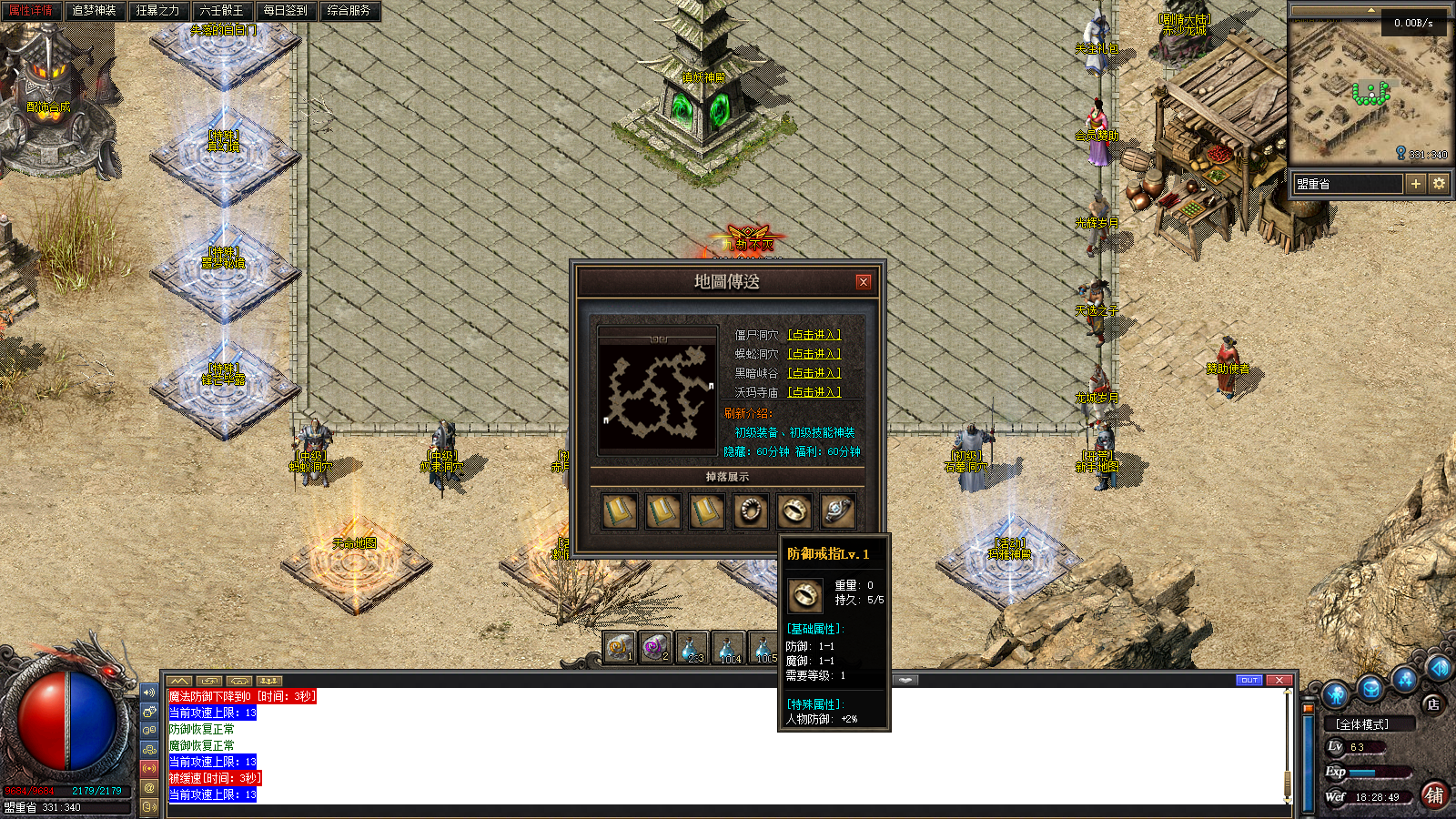Open the red 铺 stall button
1456x819 pixels.
1434,795
